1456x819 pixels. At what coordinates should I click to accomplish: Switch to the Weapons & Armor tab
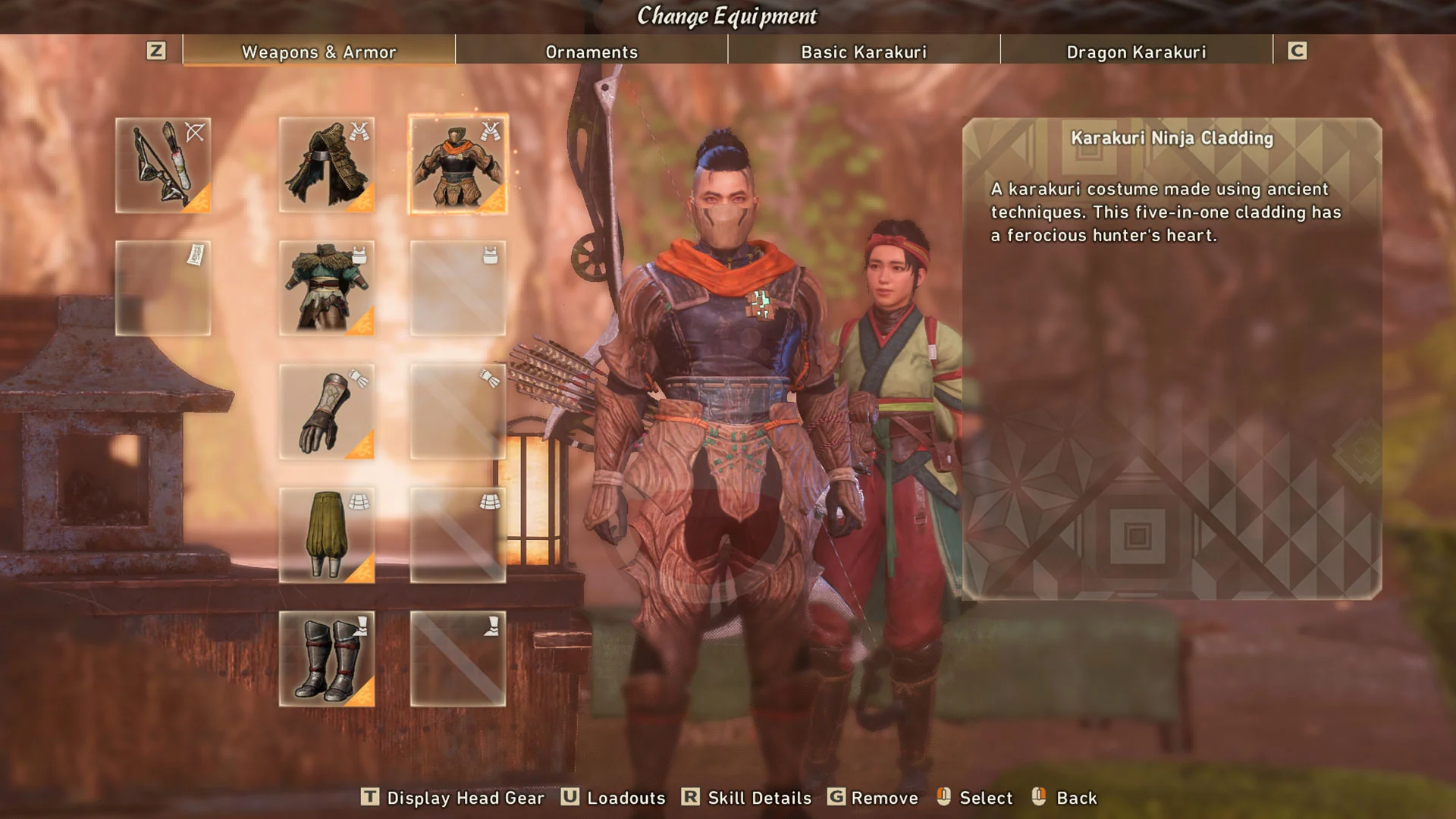pos(318,52)
